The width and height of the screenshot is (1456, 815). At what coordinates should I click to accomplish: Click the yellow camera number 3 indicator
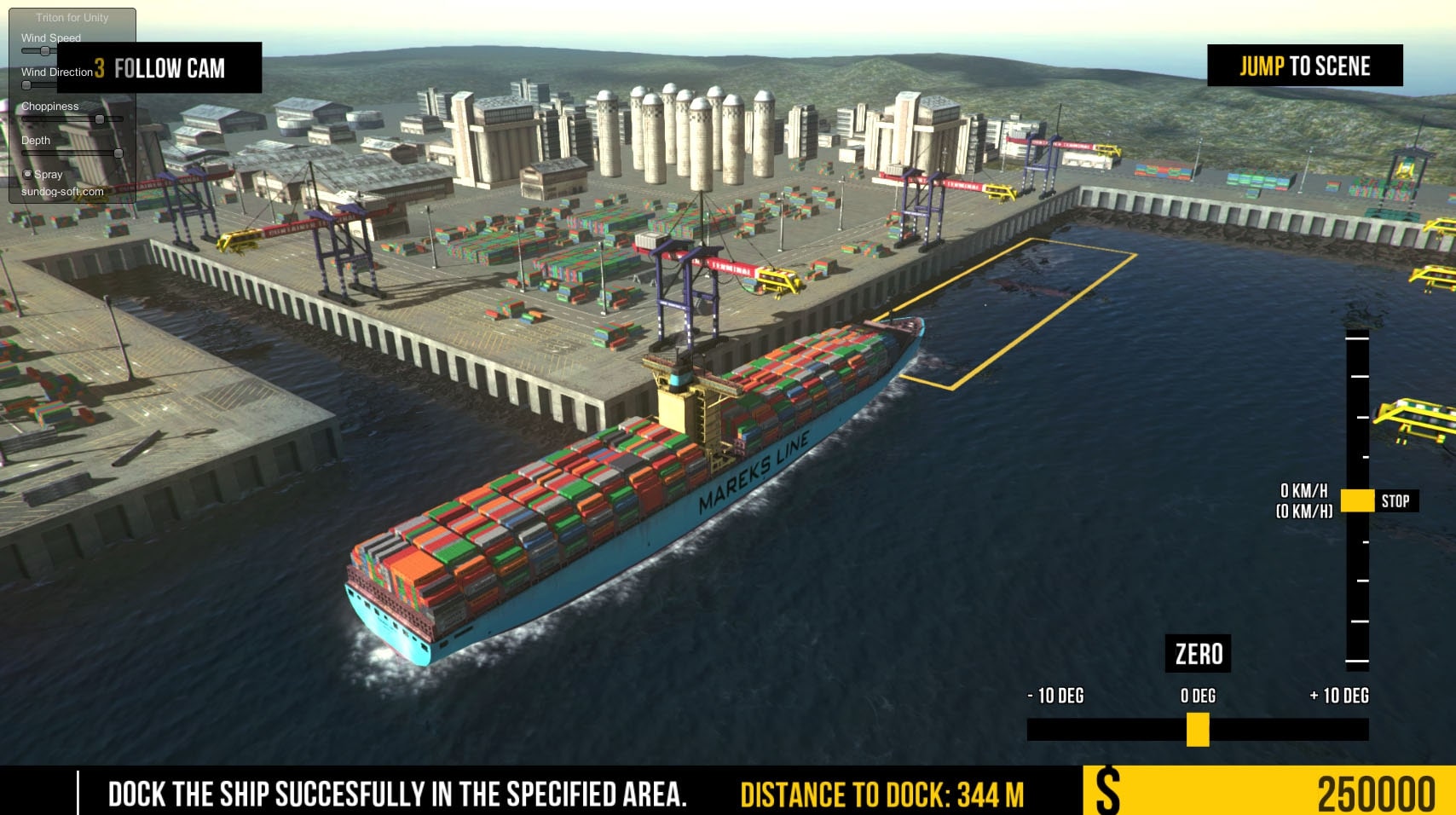tap(99, 69)
